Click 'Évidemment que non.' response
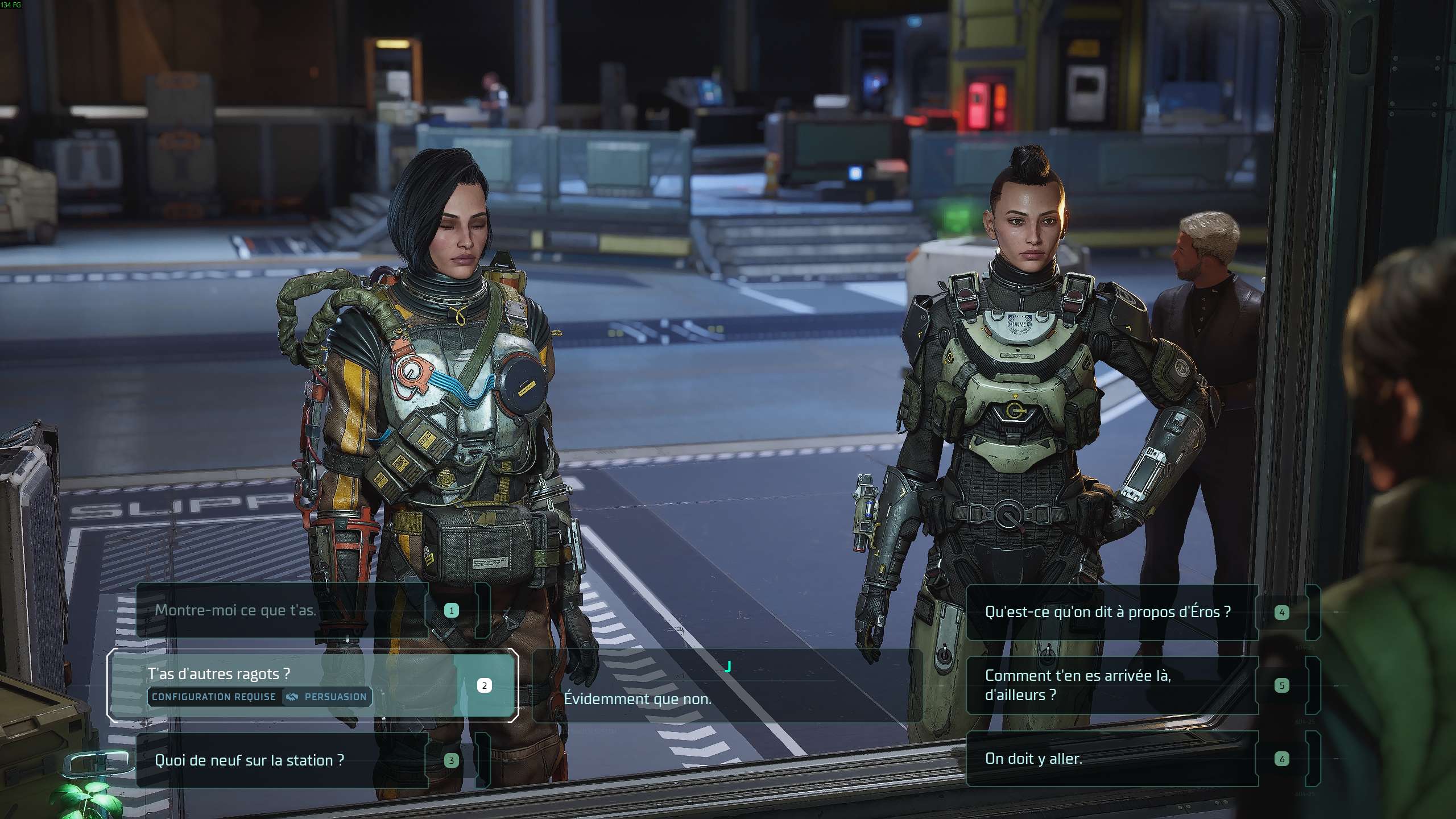The height and width of the screenshot is (819, 1456). tap(637, 699)
